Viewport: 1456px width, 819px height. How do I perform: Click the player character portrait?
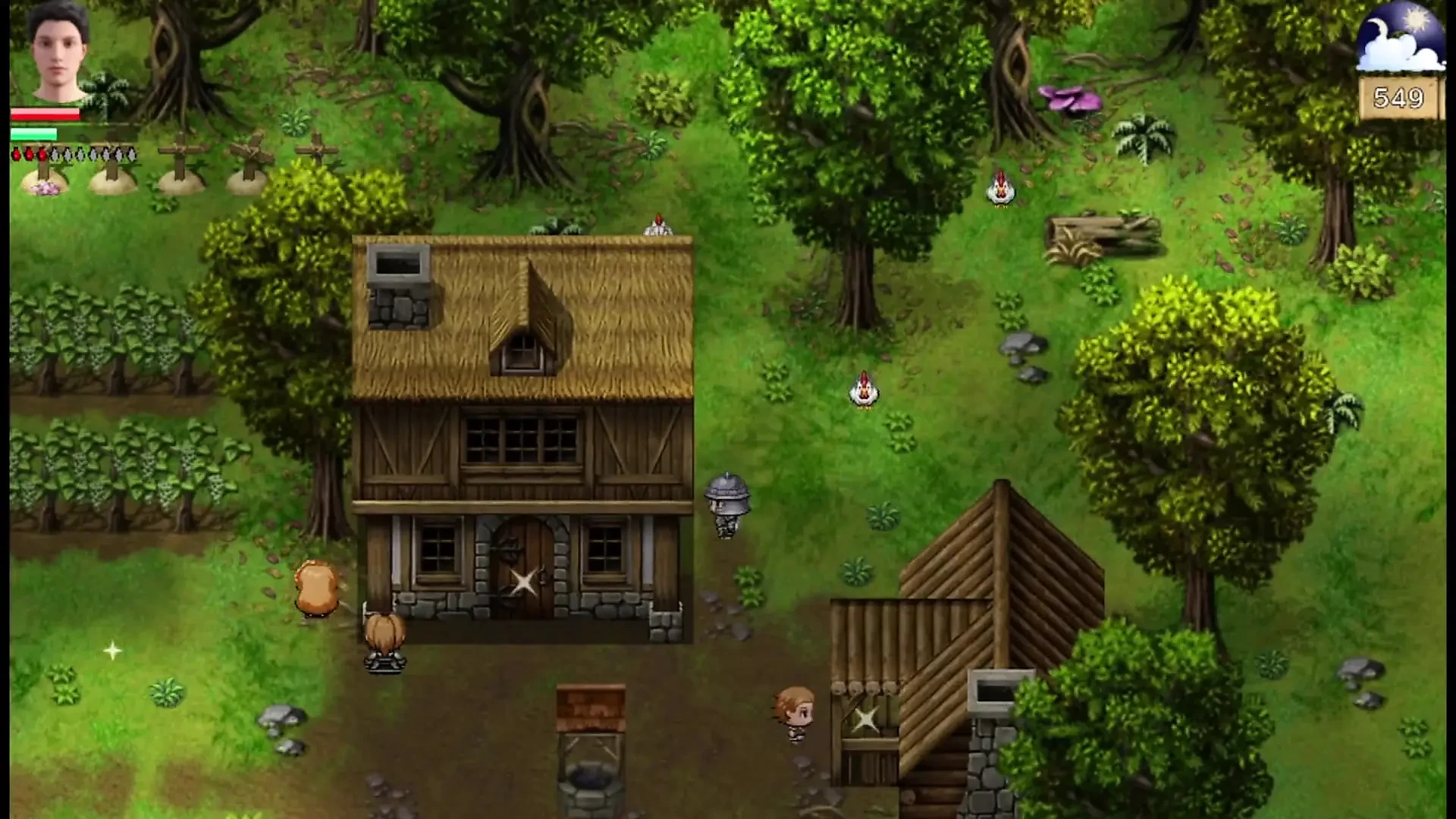click(58, 52)
